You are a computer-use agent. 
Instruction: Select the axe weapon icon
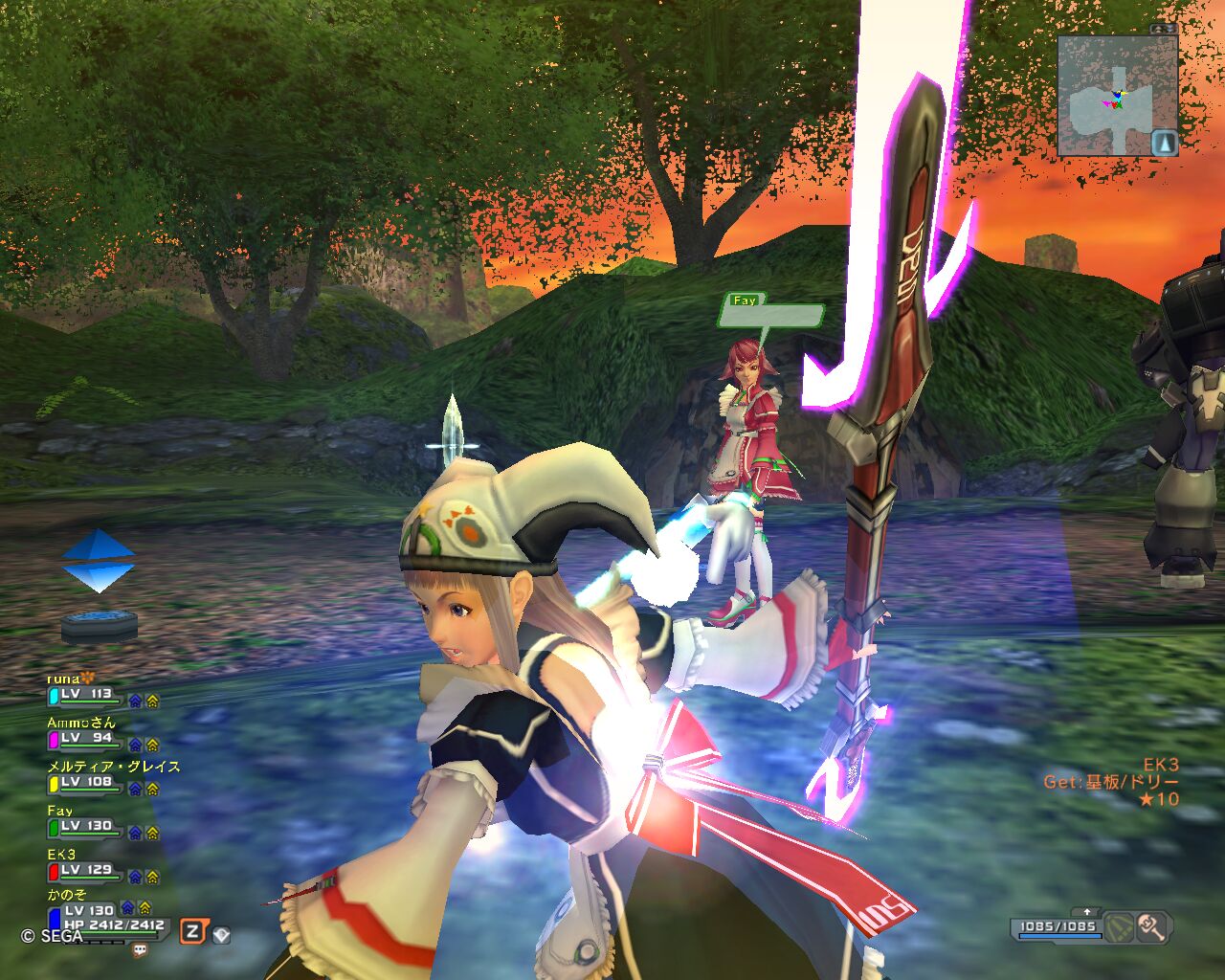[1150, 926]
